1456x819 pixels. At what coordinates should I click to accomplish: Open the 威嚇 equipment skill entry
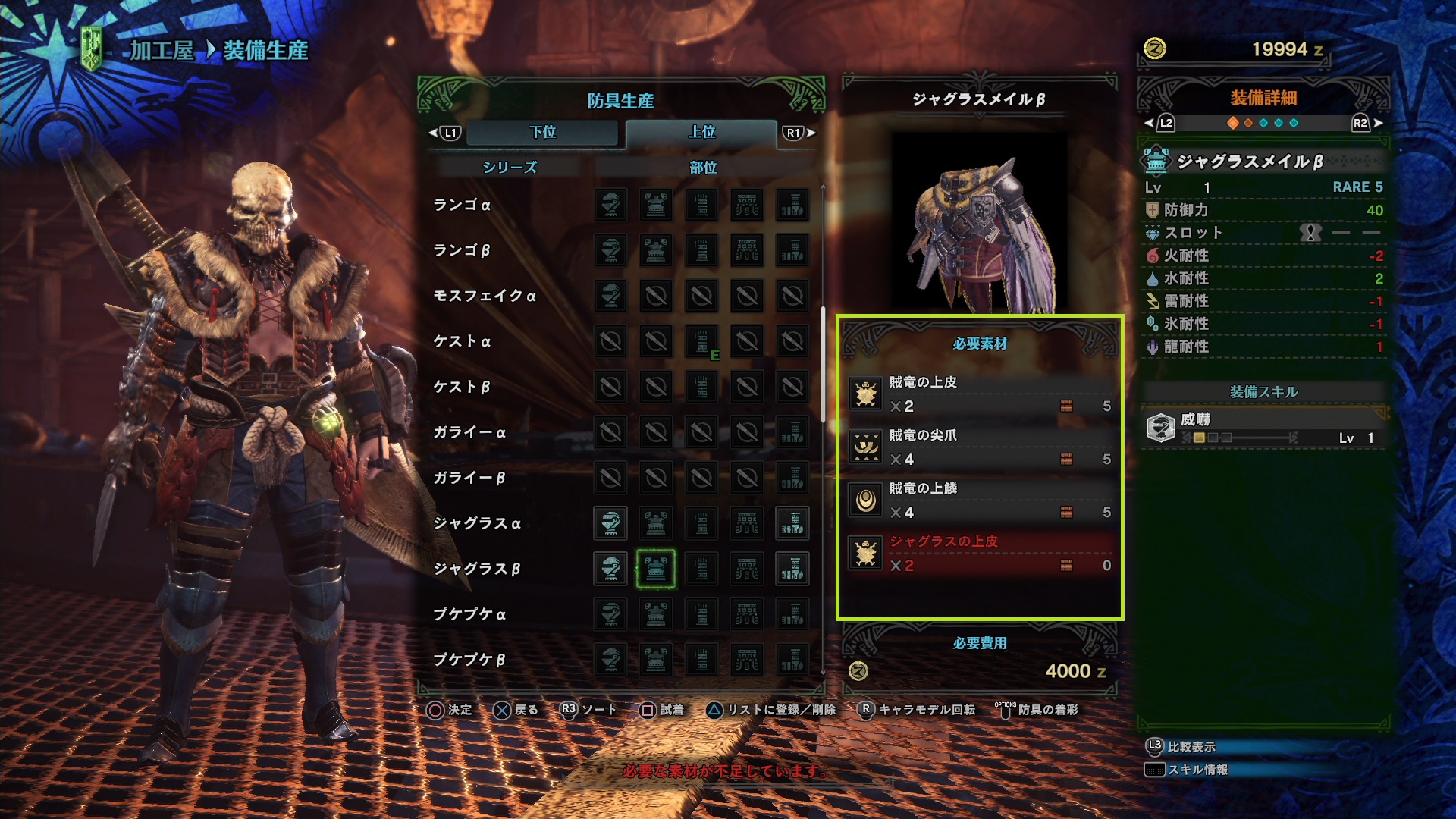[x=1264, y=428]
